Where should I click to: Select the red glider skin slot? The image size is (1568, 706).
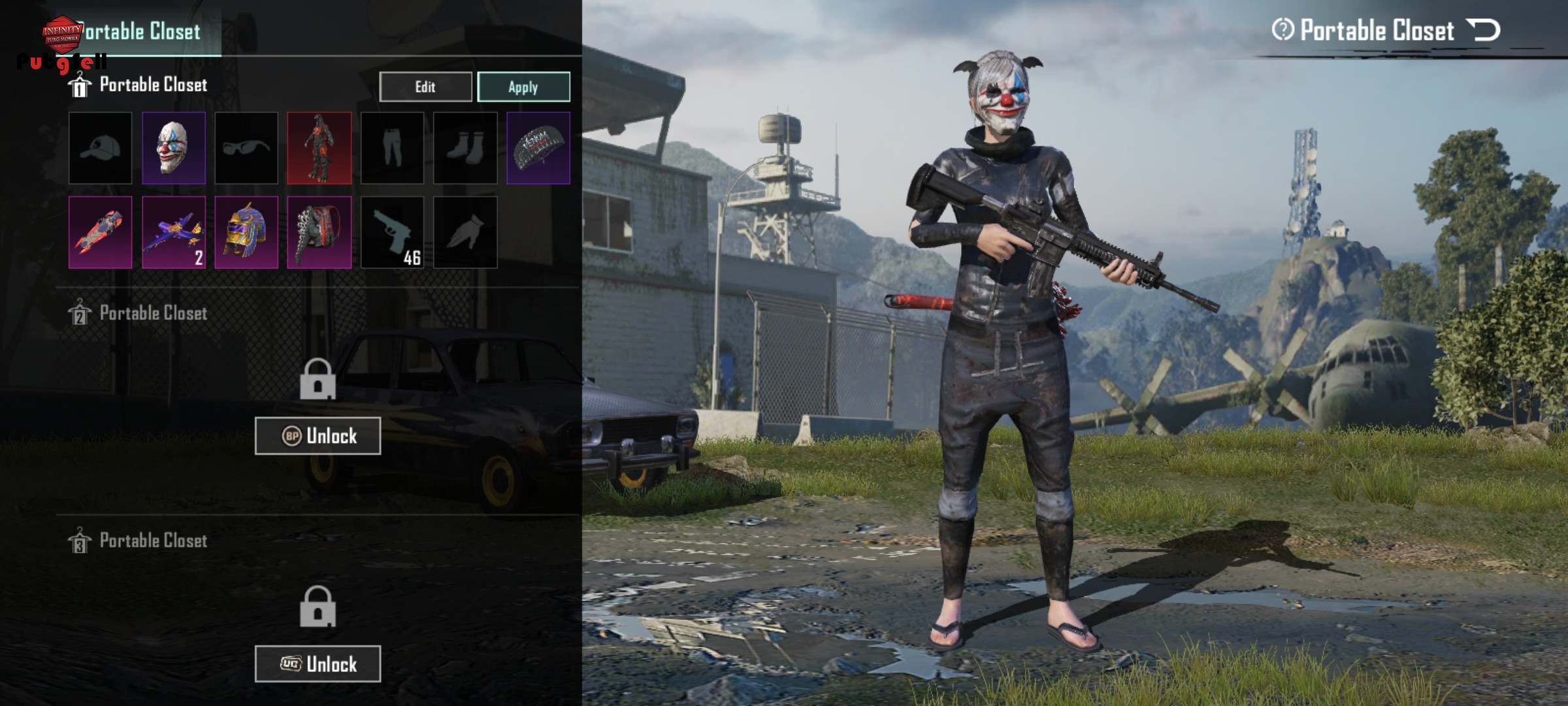pyautogui.click(x=100, y=232)
